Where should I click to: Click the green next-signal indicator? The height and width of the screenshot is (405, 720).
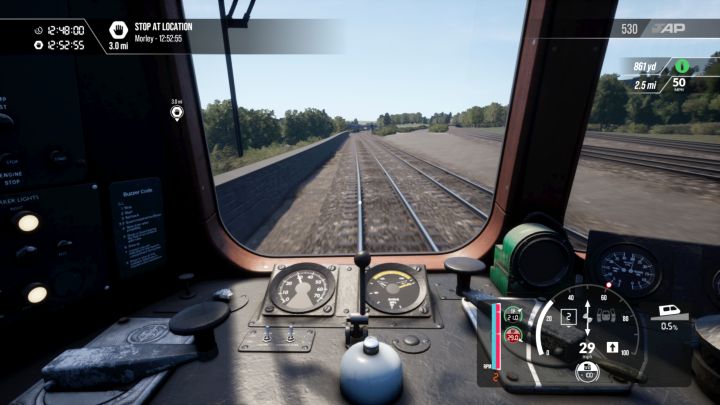(x=681, y=66)
